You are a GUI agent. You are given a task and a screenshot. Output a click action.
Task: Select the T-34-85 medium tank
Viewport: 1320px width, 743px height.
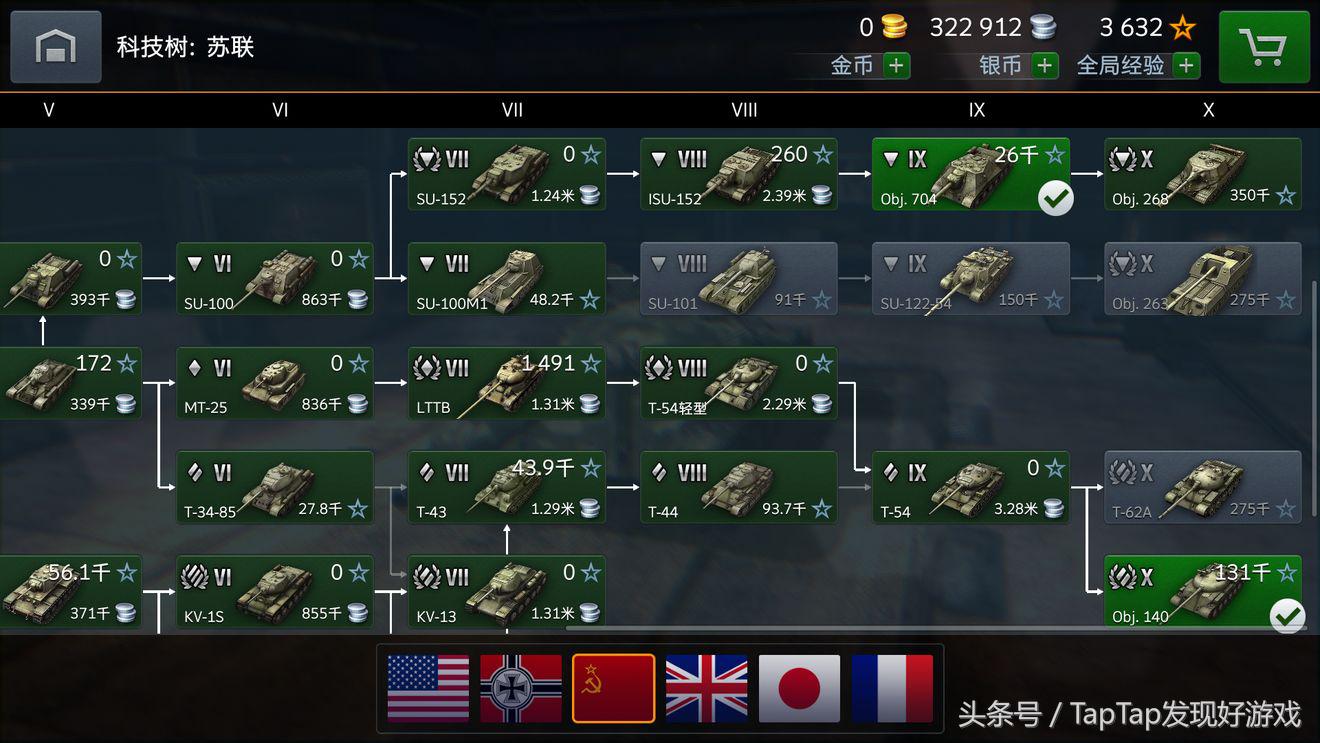tap(275, 488)
